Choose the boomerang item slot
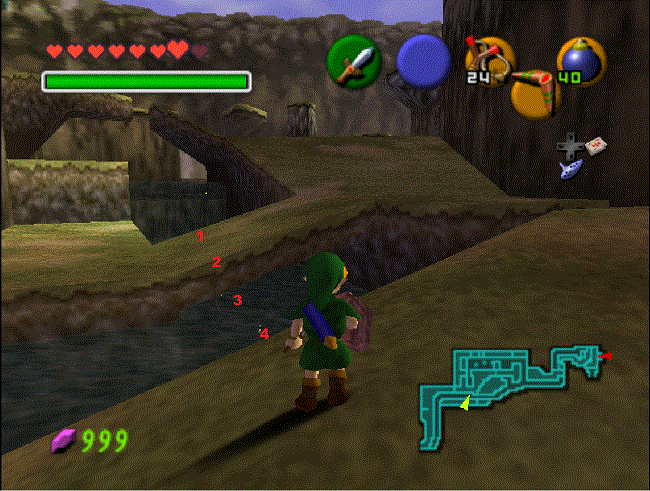 (x=535, y=93)
